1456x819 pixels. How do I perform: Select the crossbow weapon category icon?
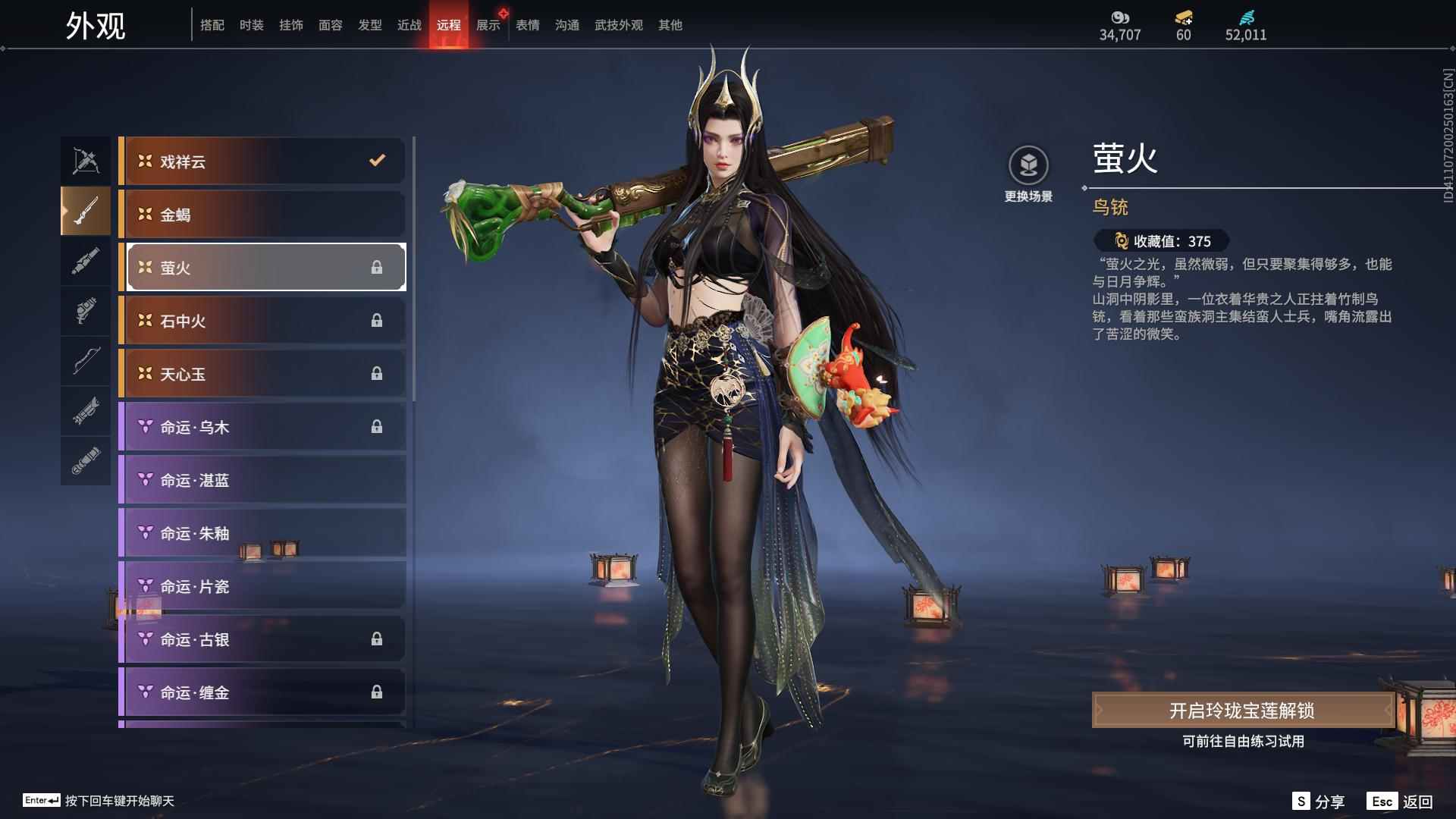coord(86,159)
